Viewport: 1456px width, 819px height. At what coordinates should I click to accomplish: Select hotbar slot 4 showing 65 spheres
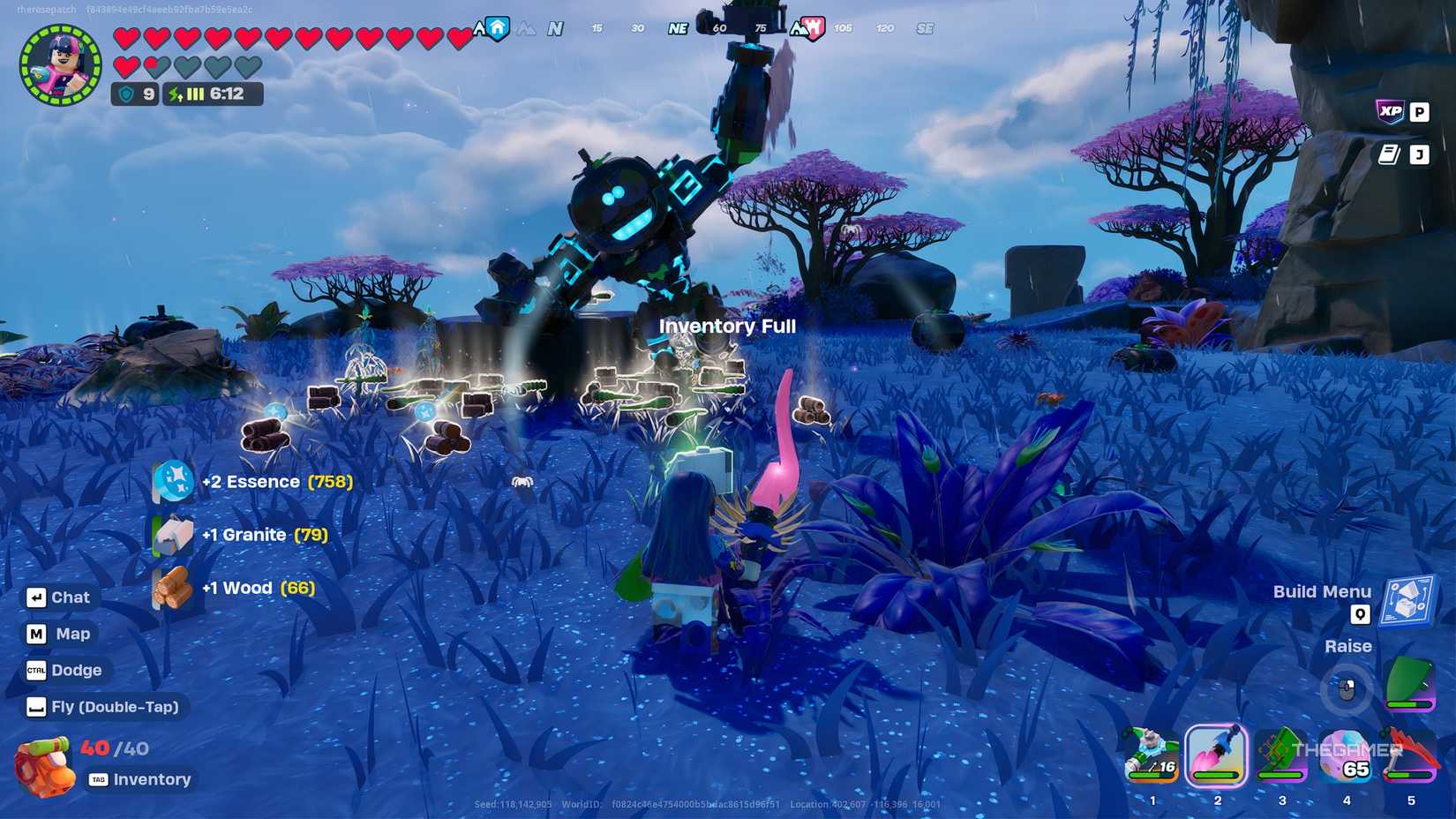(x=1345, y=756)
